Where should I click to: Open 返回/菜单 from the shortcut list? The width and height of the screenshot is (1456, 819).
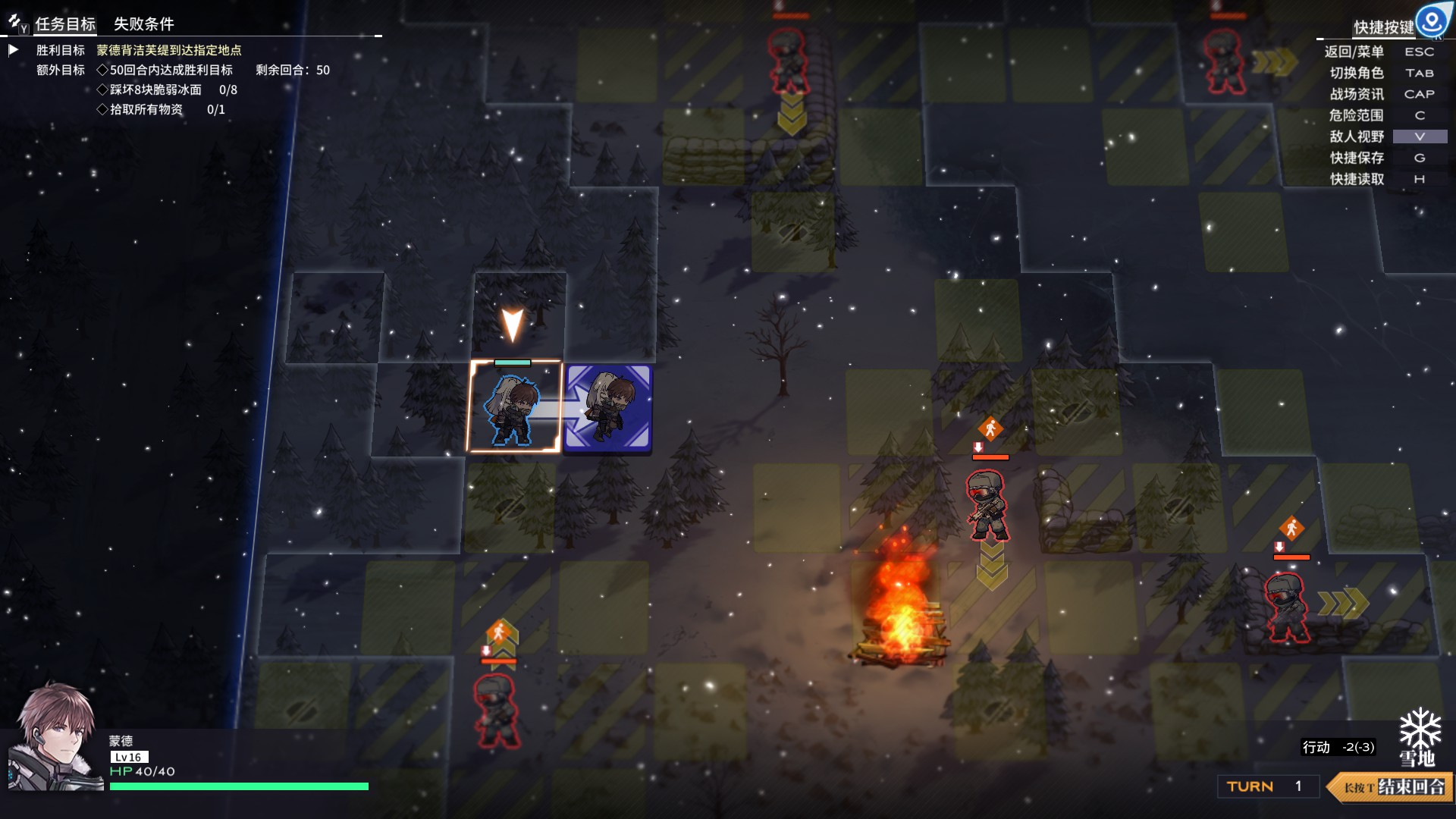point(1354,52)
